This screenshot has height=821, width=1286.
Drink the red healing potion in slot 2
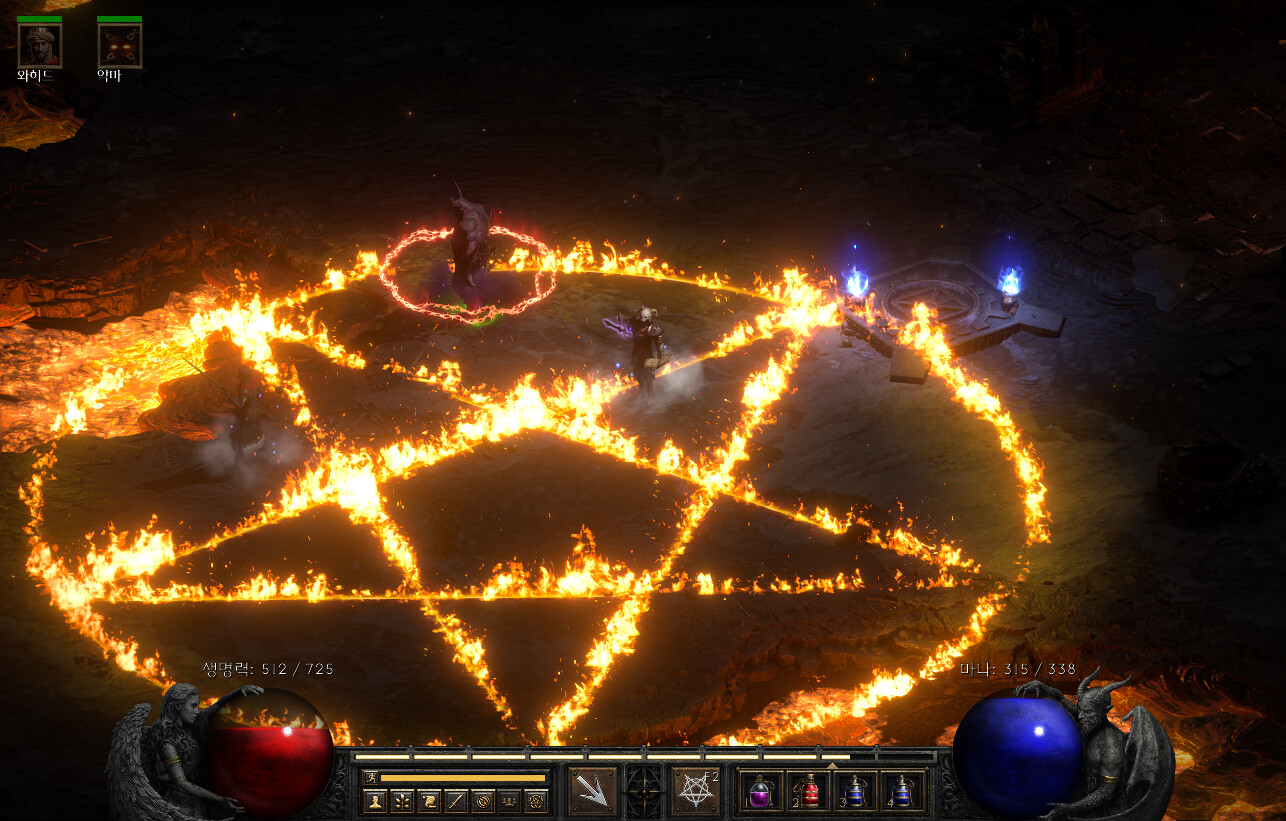(808, 791)
